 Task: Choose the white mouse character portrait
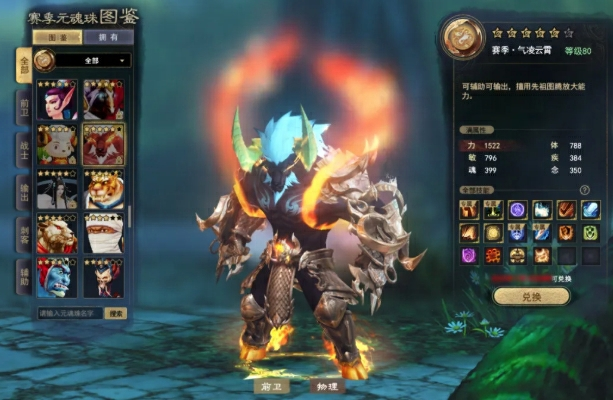(57, 143)
